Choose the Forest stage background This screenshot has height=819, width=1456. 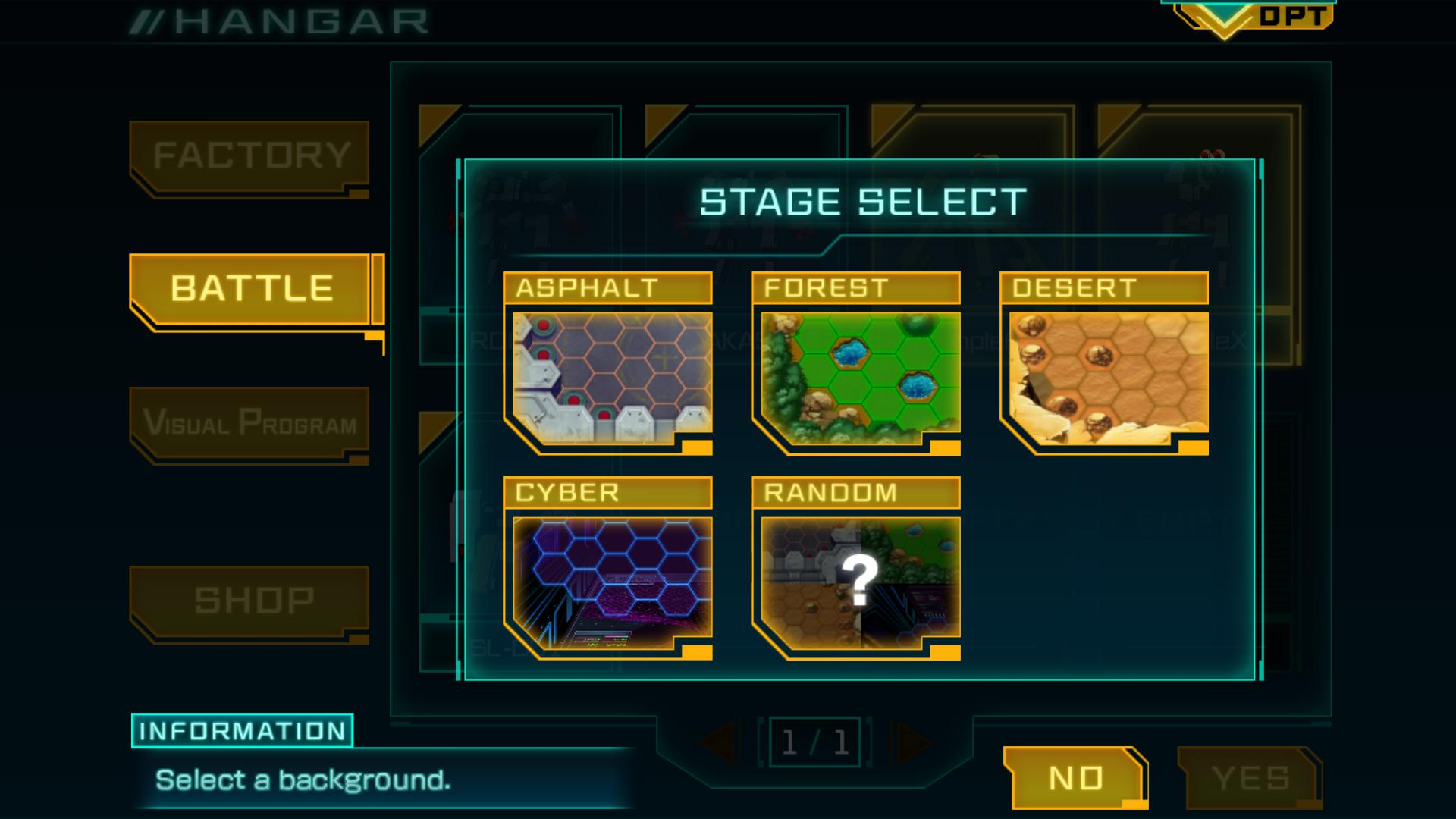click(x=856, y=364)
